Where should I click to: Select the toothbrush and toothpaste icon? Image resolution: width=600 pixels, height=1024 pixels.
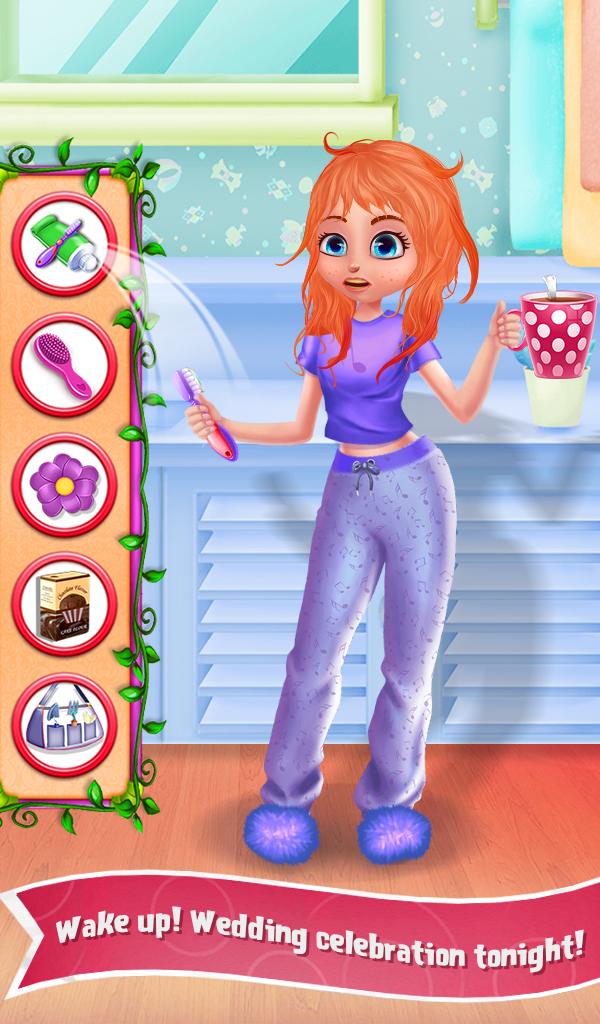(65, 244)
